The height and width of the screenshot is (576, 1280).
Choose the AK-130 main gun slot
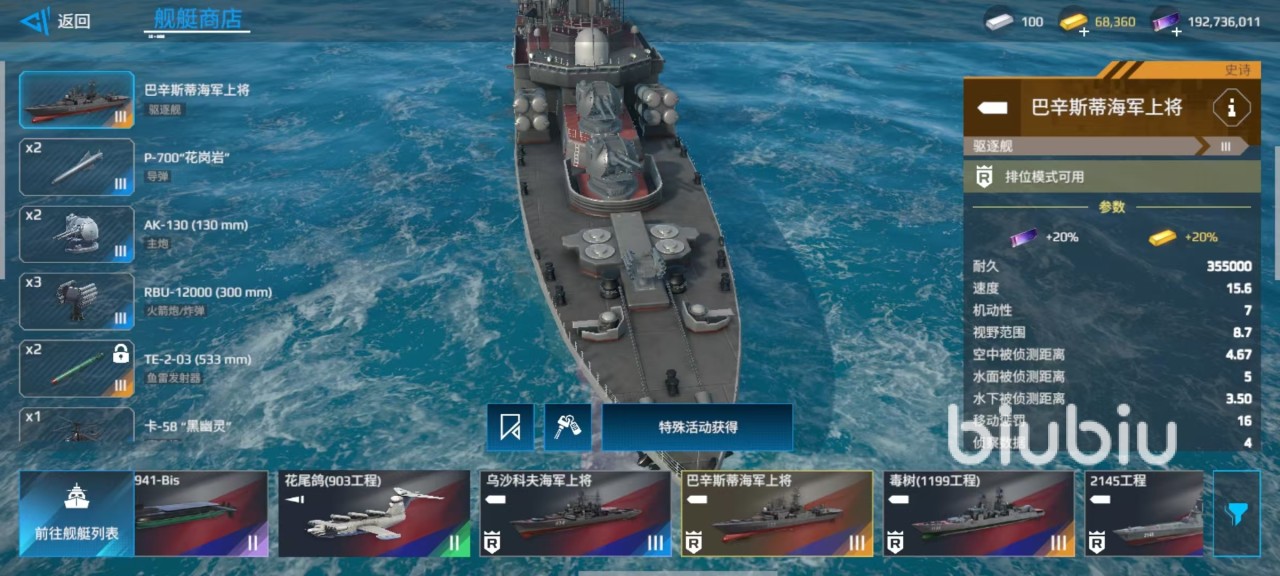tap(77, 234)
